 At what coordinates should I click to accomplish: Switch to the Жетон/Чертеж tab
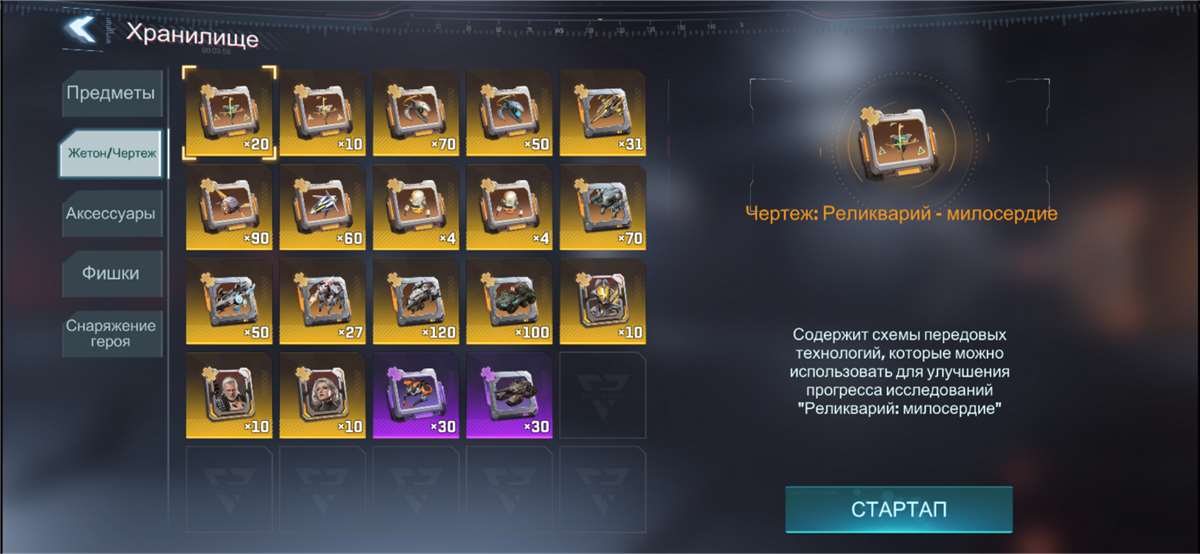pyautogui.click(x=112, y=154)
